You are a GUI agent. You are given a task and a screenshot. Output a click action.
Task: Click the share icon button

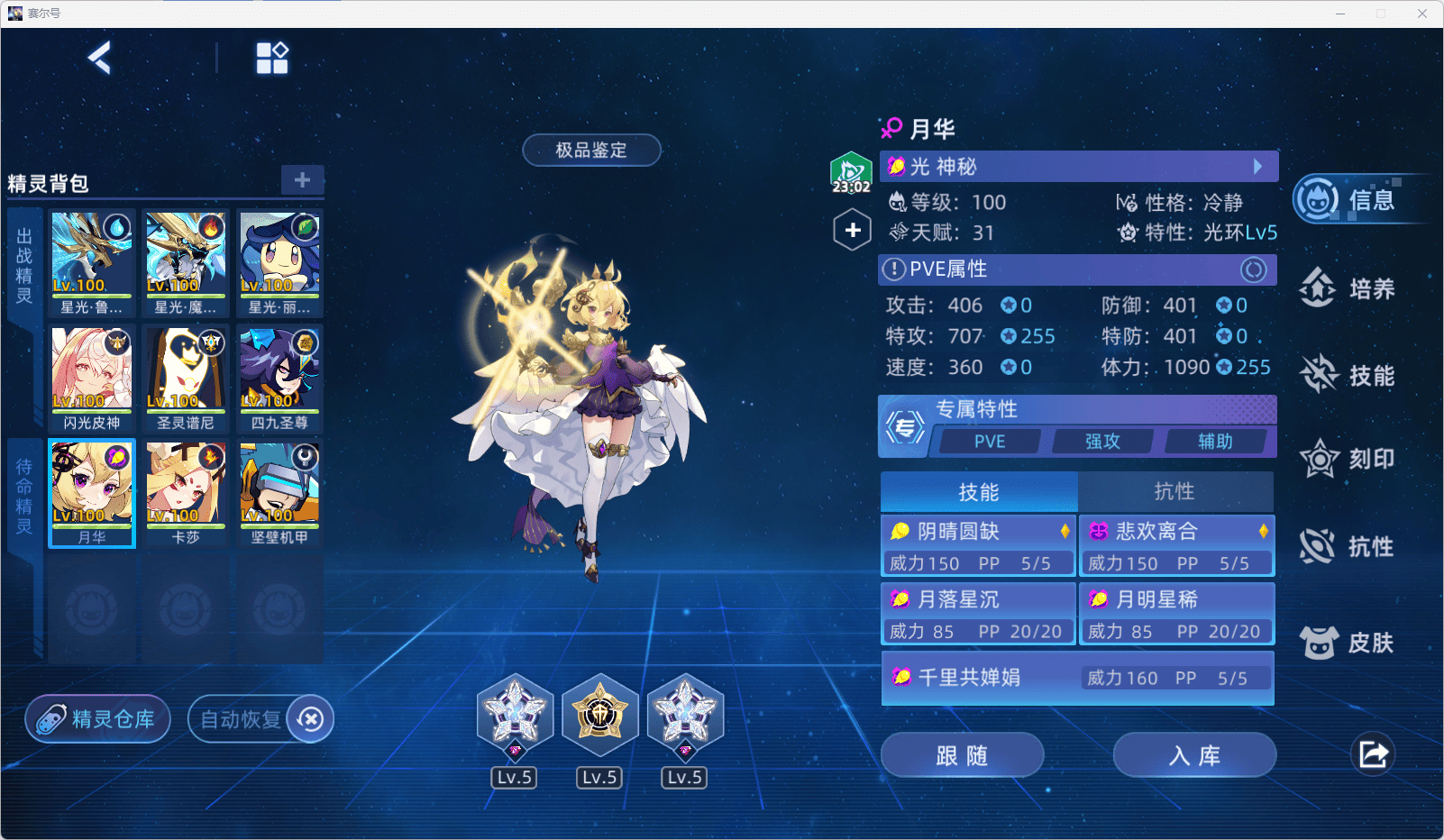coord(1373,754)
